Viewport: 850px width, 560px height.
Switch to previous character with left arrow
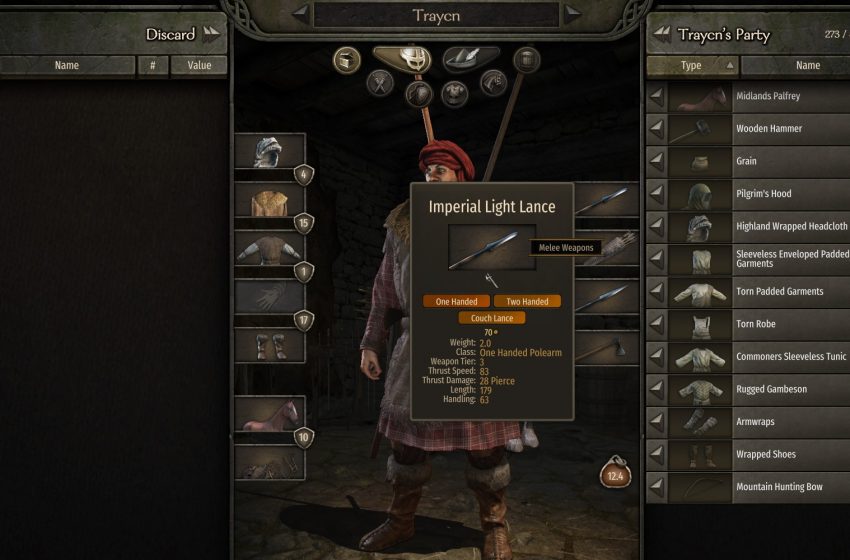tap(299, 14)
